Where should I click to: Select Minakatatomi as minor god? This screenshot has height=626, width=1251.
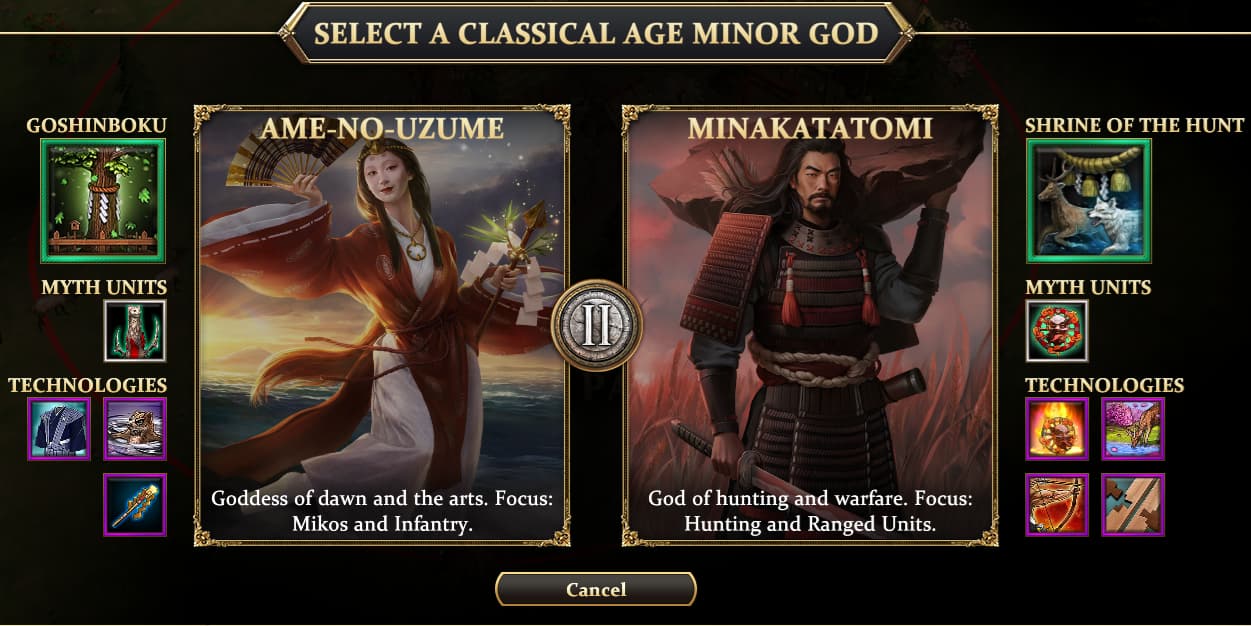(810, 325)
